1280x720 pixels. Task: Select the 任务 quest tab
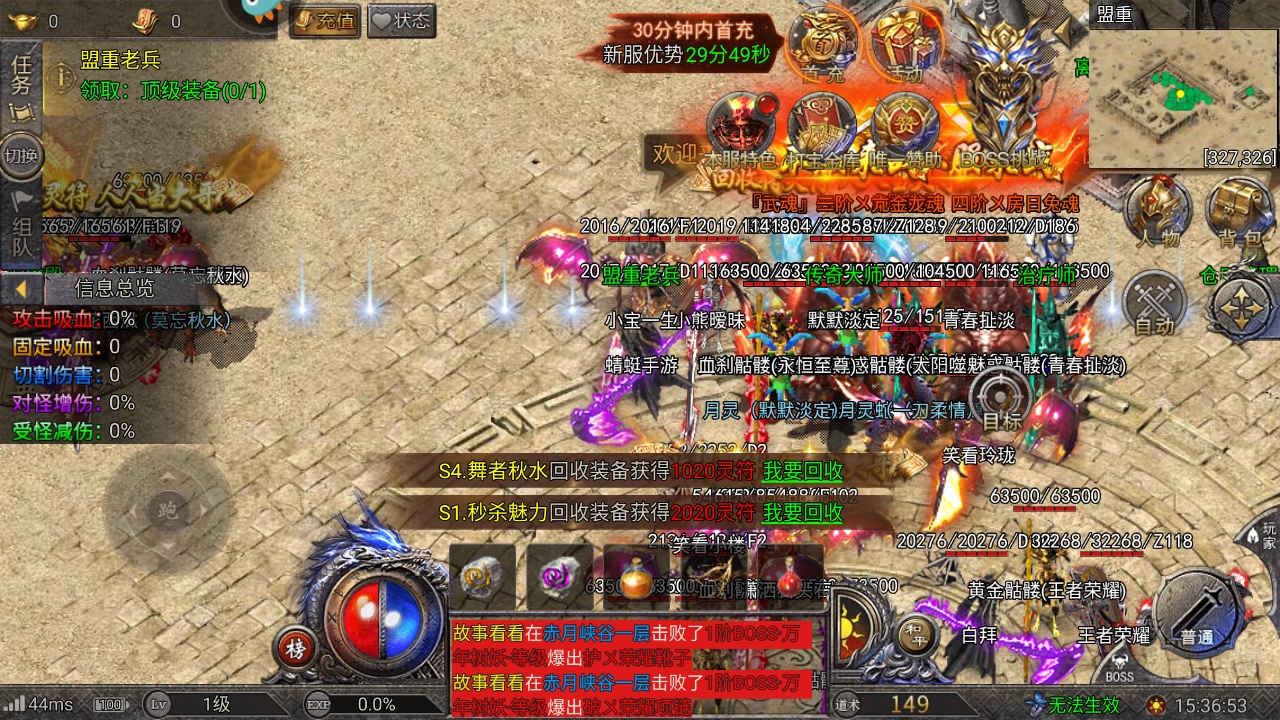coord(21,82)
